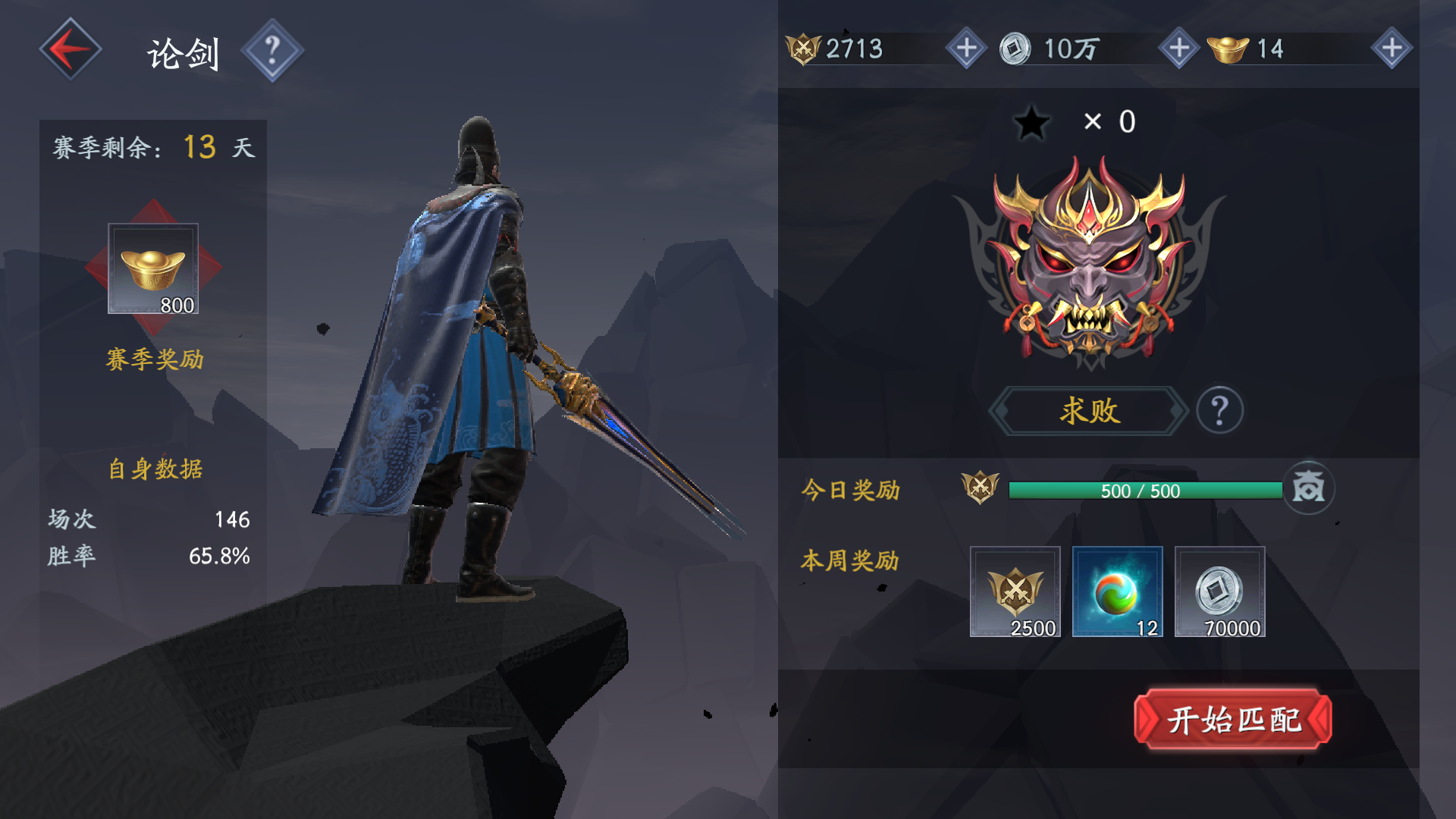Click the question mark beside 求败 rank
The height and width of the screenshot is (819, 1456).
point(1220,410)
